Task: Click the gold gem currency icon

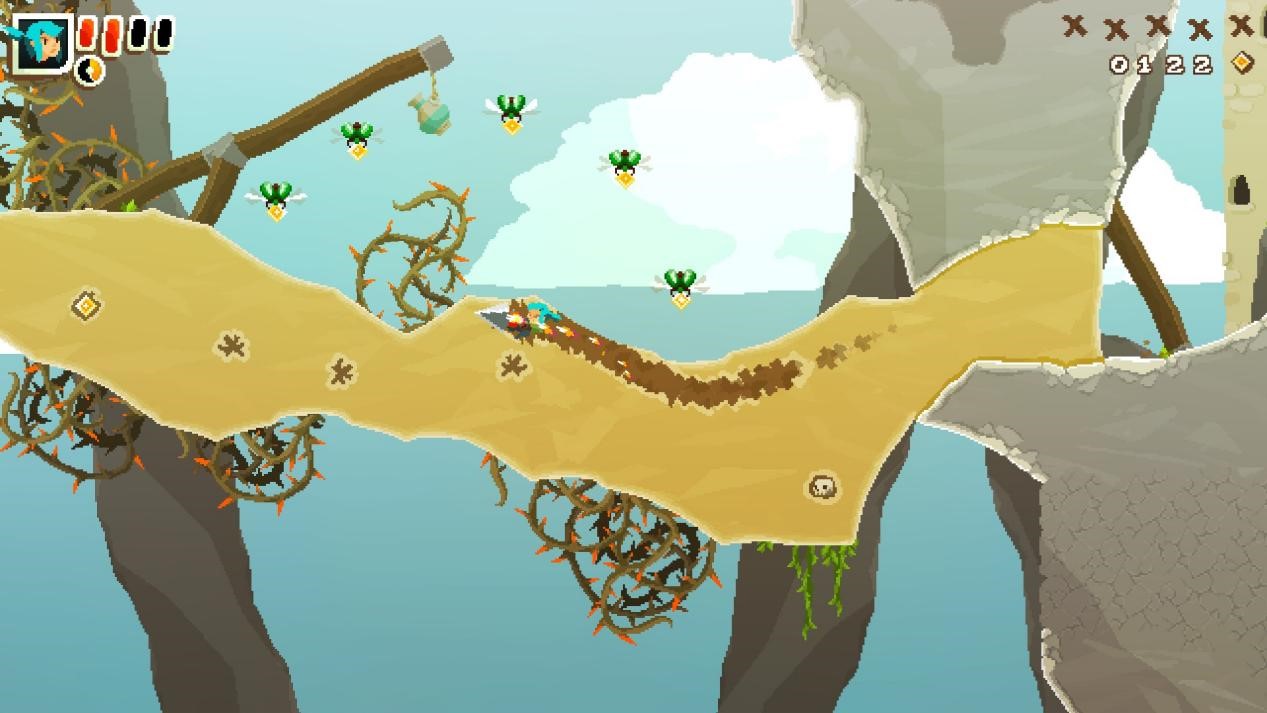Action: click(1241, 63)
